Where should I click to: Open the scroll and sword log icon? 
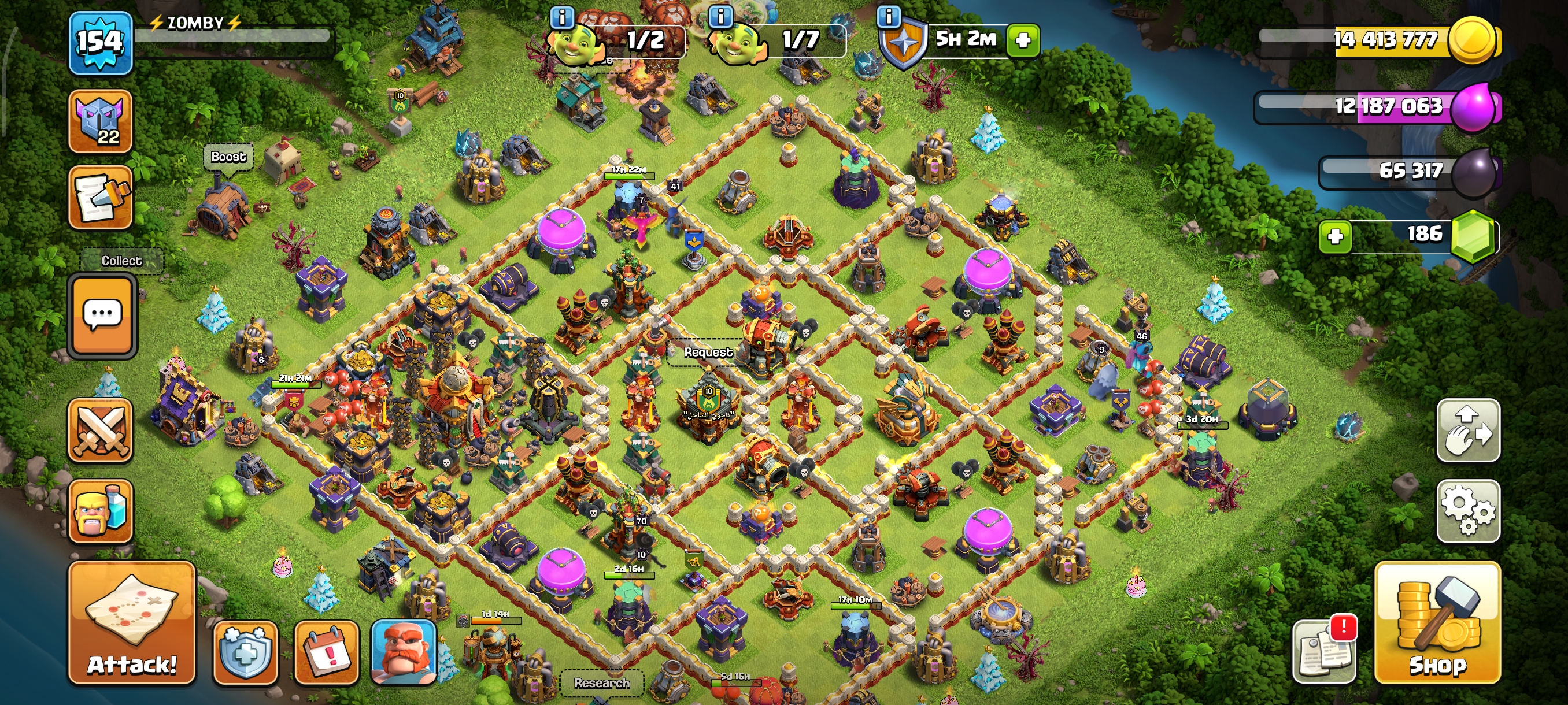tap(101, 198)
